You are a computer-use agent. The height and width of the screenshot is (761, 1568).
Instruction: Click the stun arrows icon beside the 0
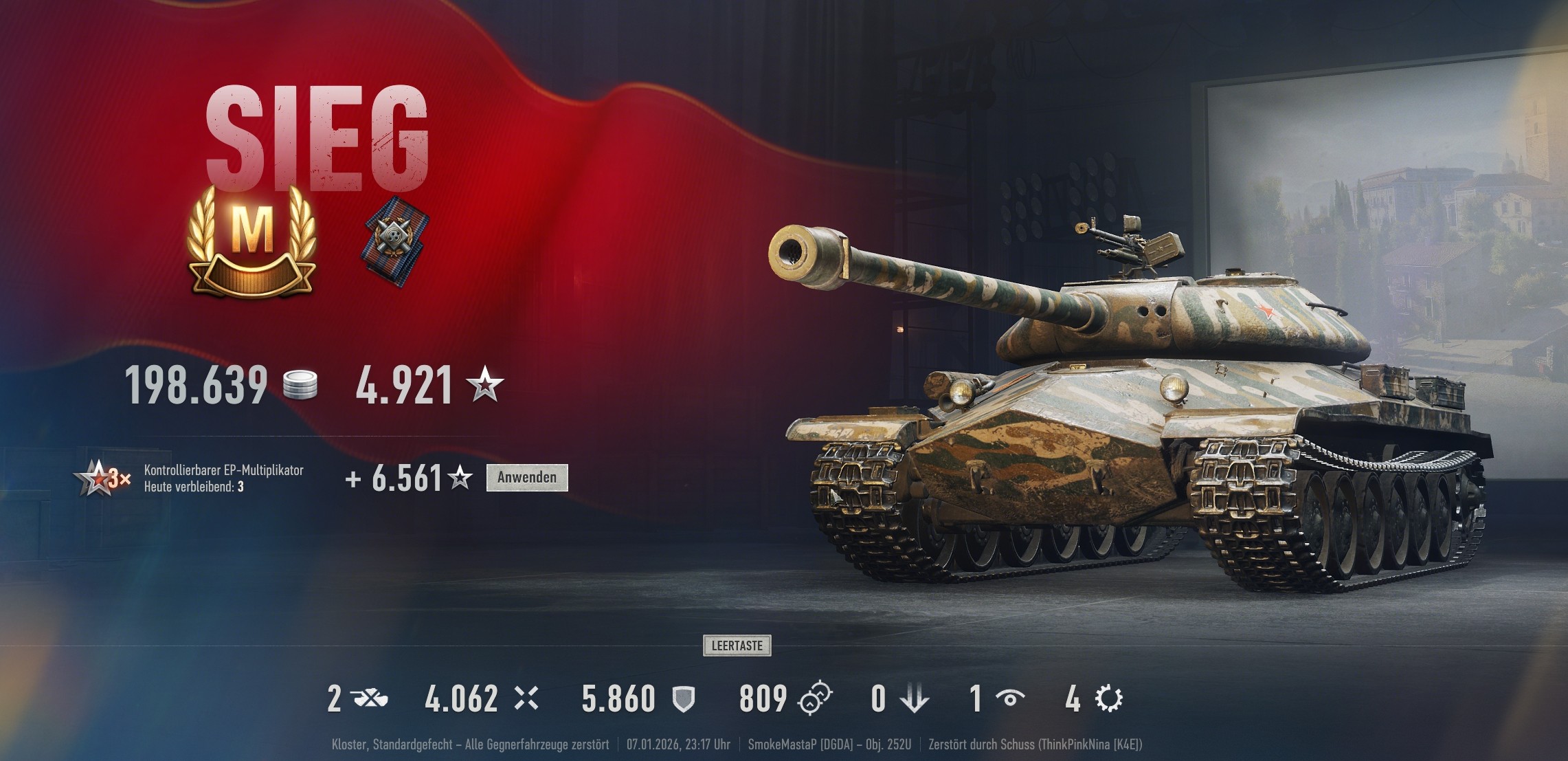click(914, 696)
